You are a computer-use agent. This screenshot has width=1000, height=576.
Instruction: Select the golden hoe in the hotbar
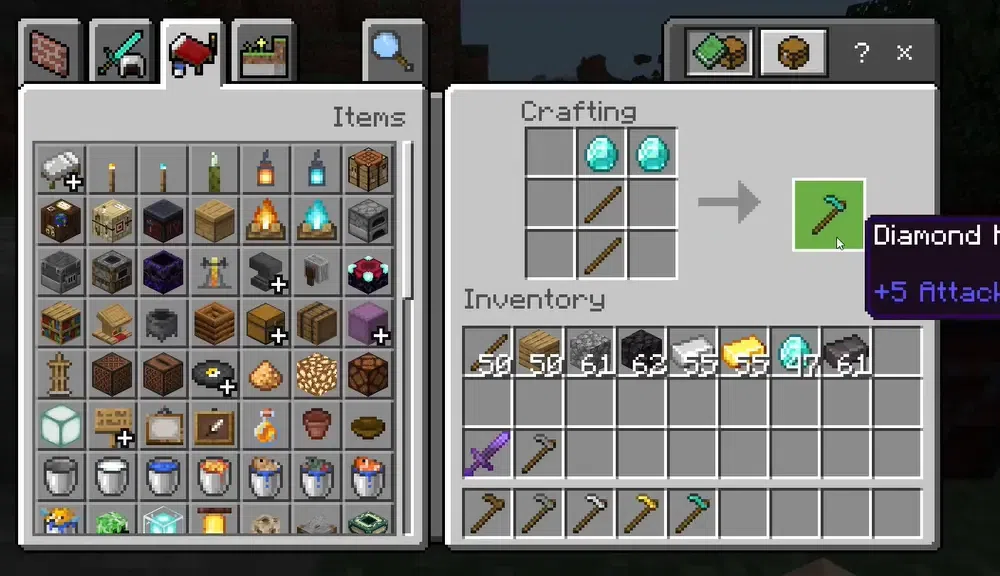(641, 514)
